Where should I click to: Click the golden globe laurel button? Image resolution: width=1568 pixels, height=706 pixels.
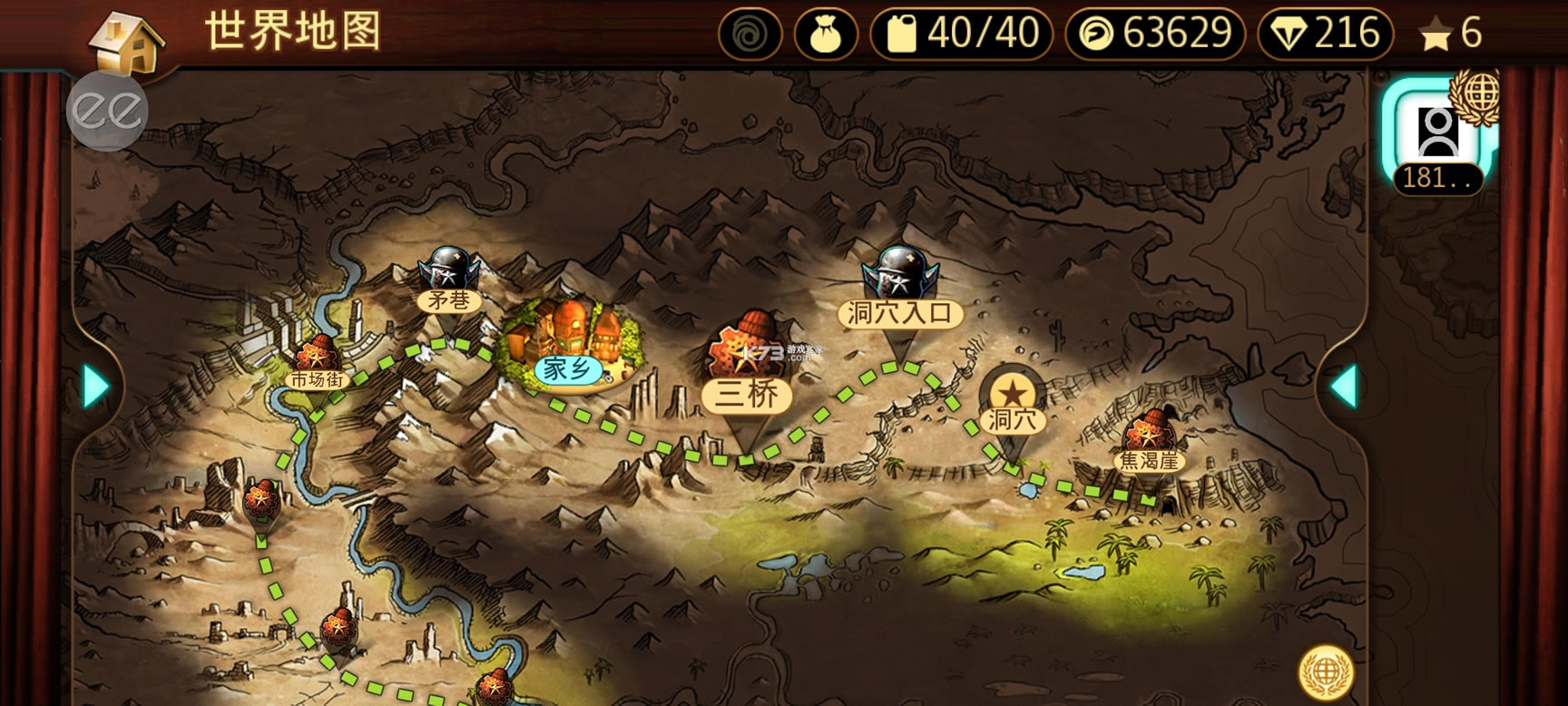[1326, 672]
